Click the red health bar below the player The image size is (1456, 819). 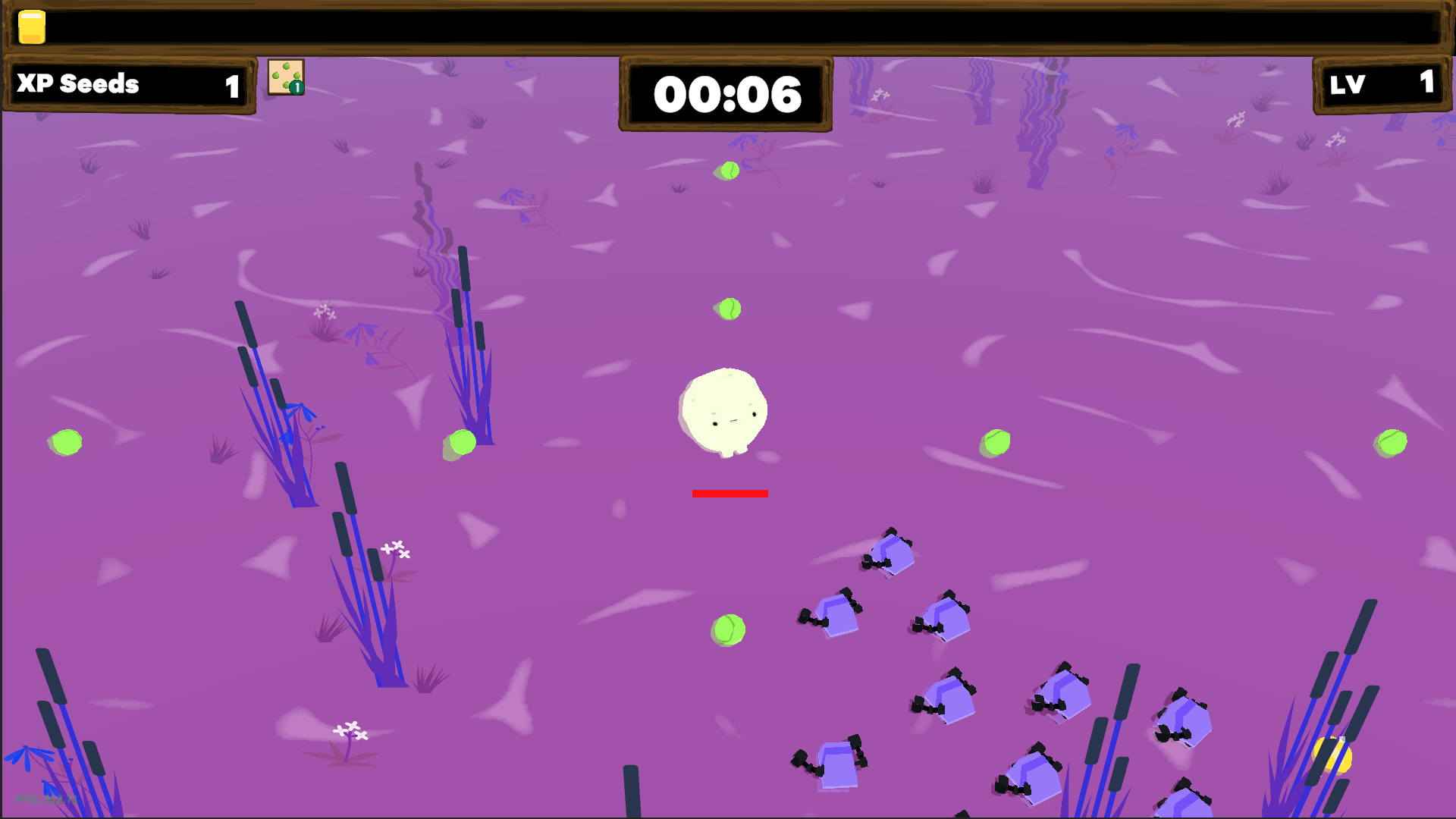(x=730, y=494)
